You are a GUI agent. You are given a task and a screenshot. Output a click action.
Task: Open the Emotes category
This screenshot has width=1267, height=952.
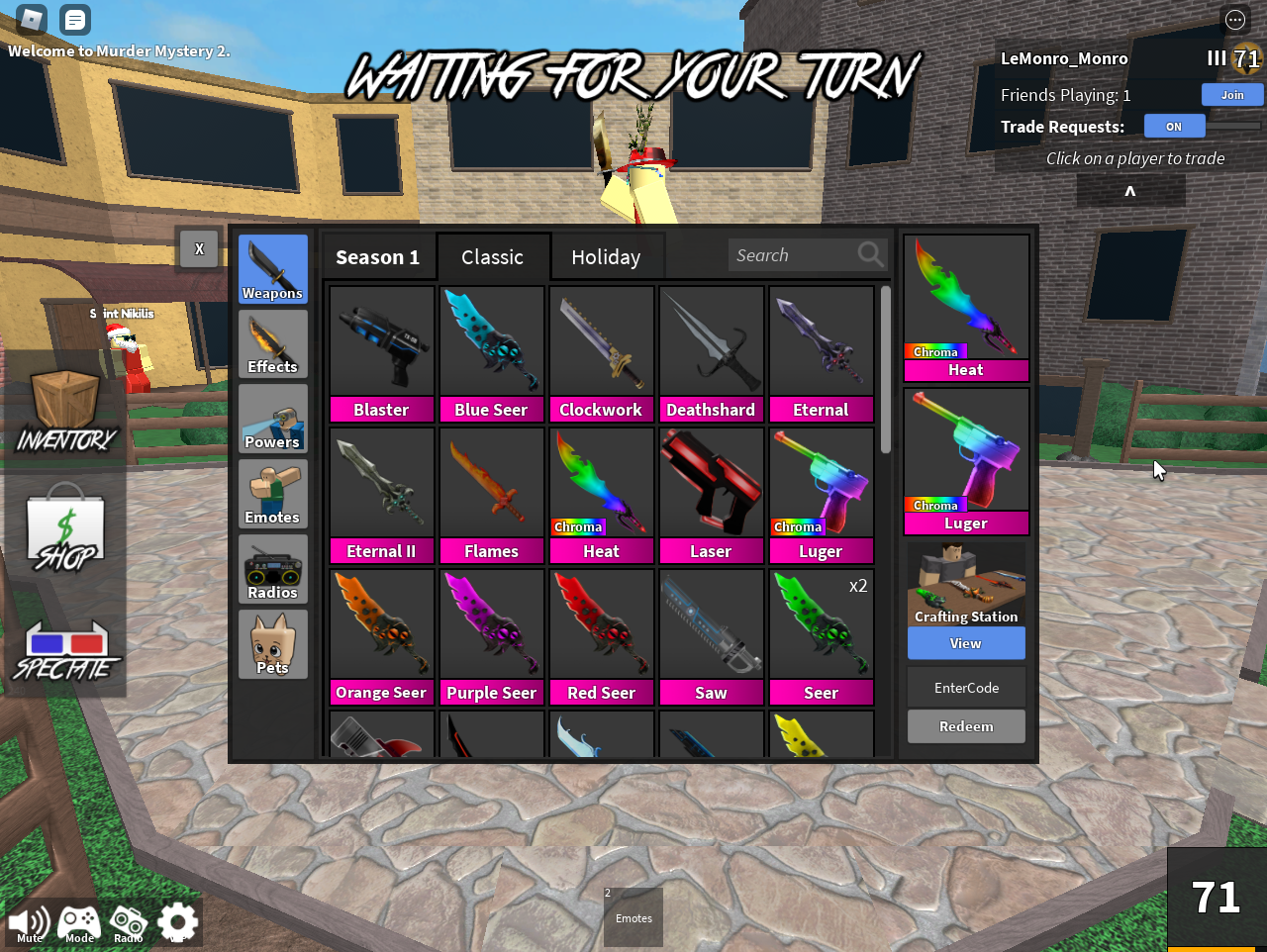pos(272,493)
